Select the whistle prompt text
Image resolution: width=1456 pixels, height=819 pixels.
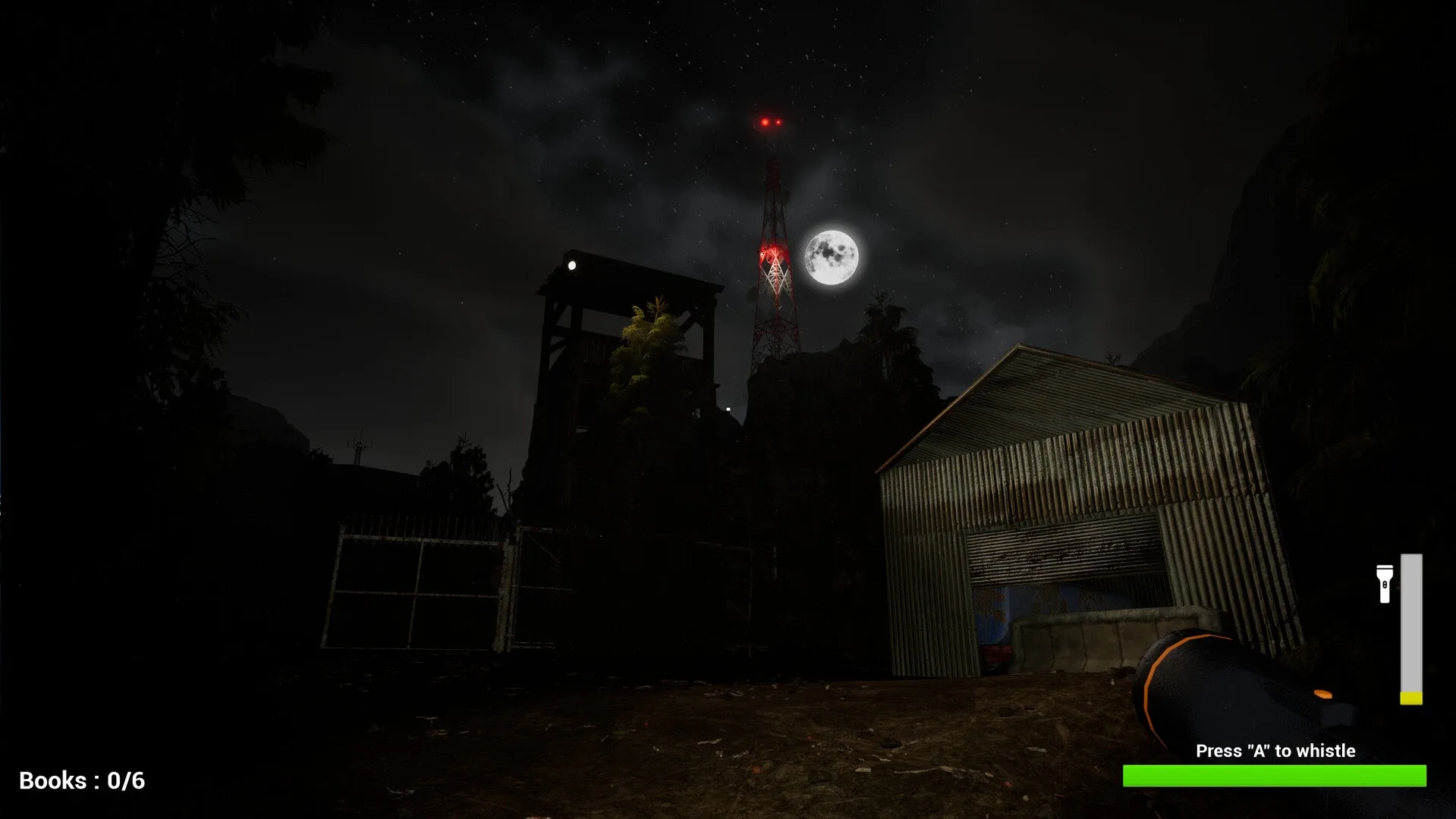pyautogui.click(x=1275, y=751)
